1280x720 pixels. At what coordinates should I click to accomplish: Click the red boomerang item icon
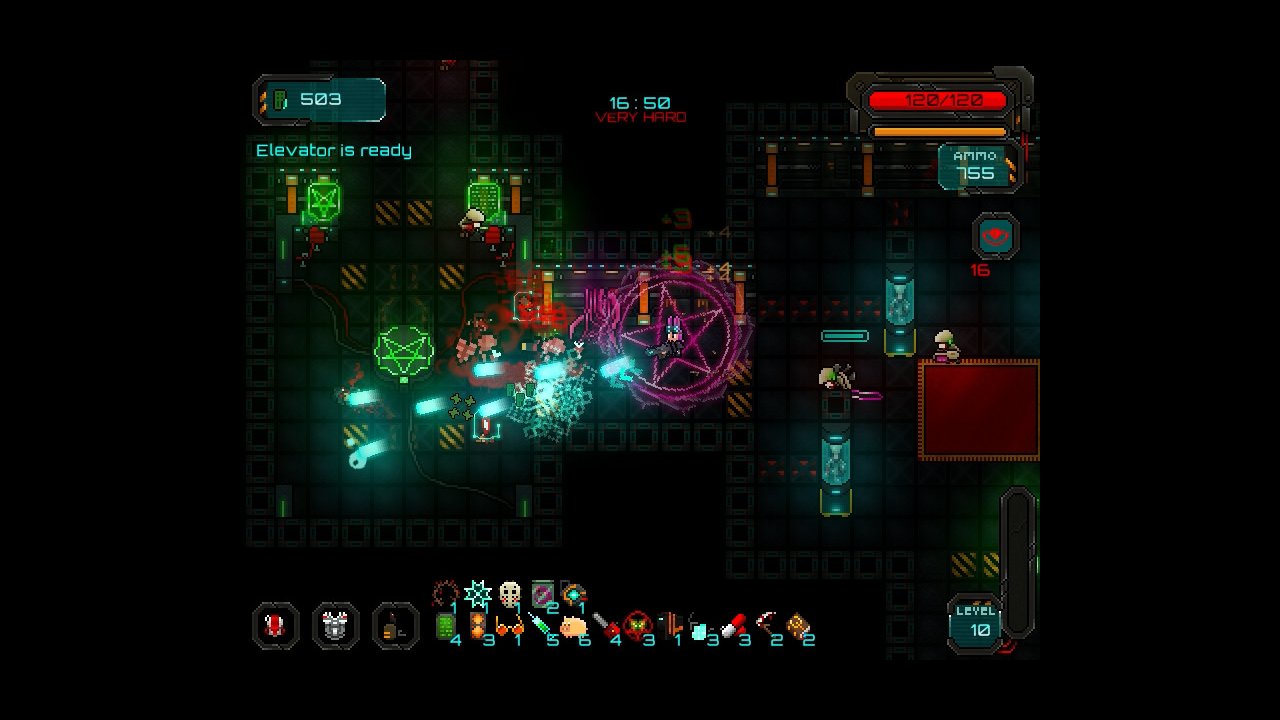click(765, 627)
